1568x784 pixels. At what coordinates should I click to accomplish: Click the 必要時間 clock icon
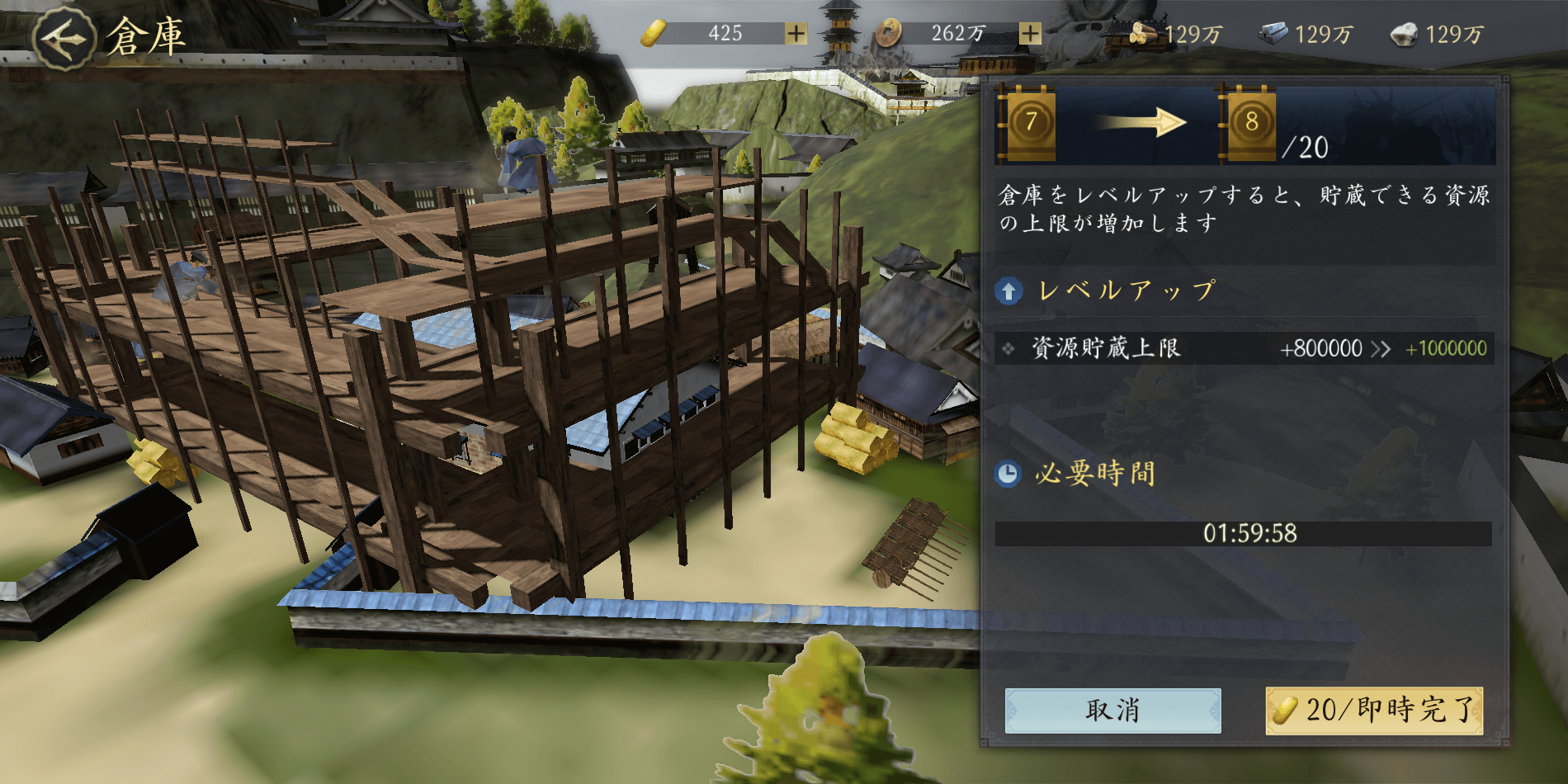pos(1008,473)
